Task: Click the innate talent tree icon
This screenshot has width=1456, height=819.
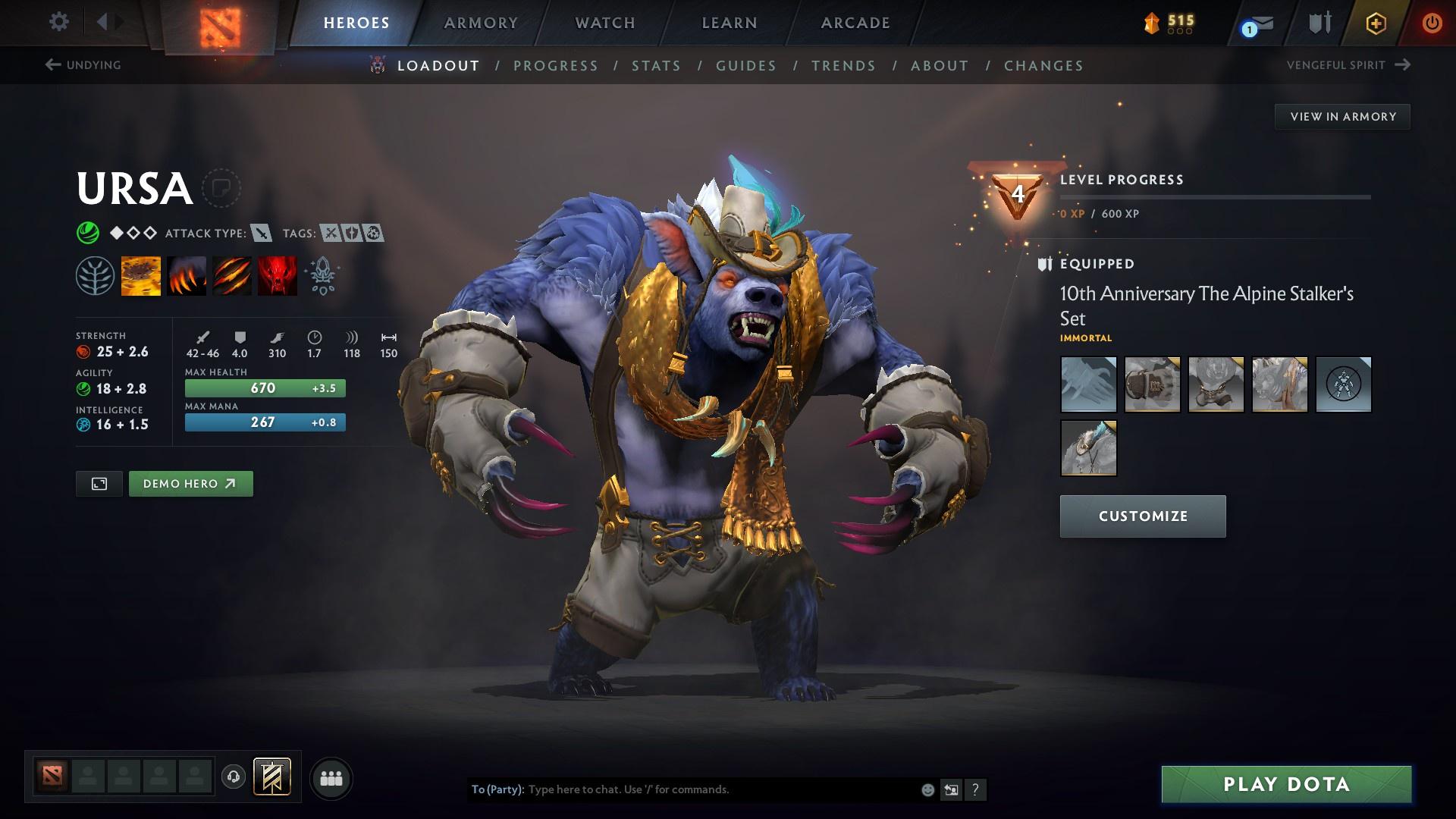Action: click(94, 275)
